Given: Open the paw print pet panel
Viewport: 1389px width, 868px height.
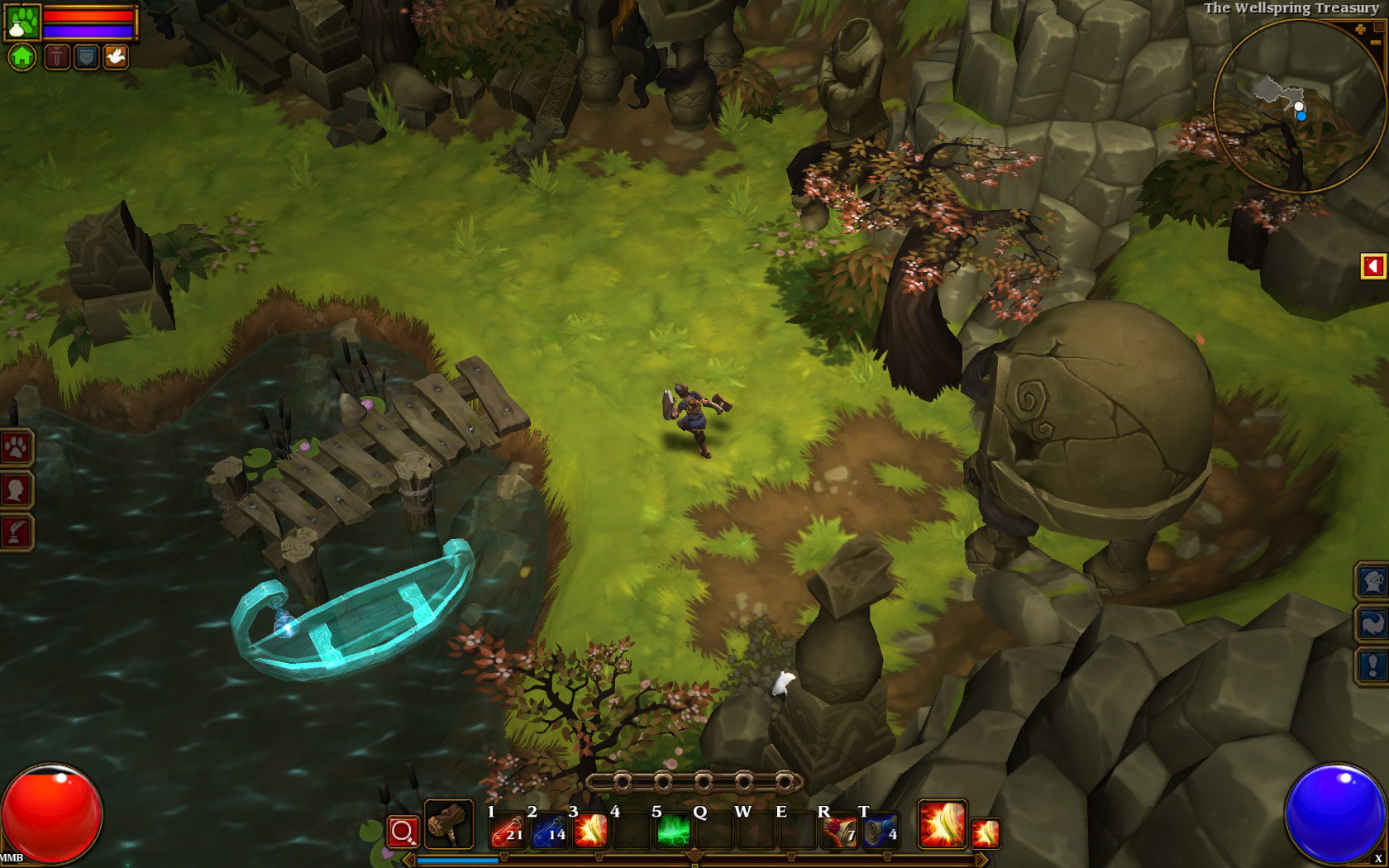Looking at the screenshot, I should tap(16, 448).
